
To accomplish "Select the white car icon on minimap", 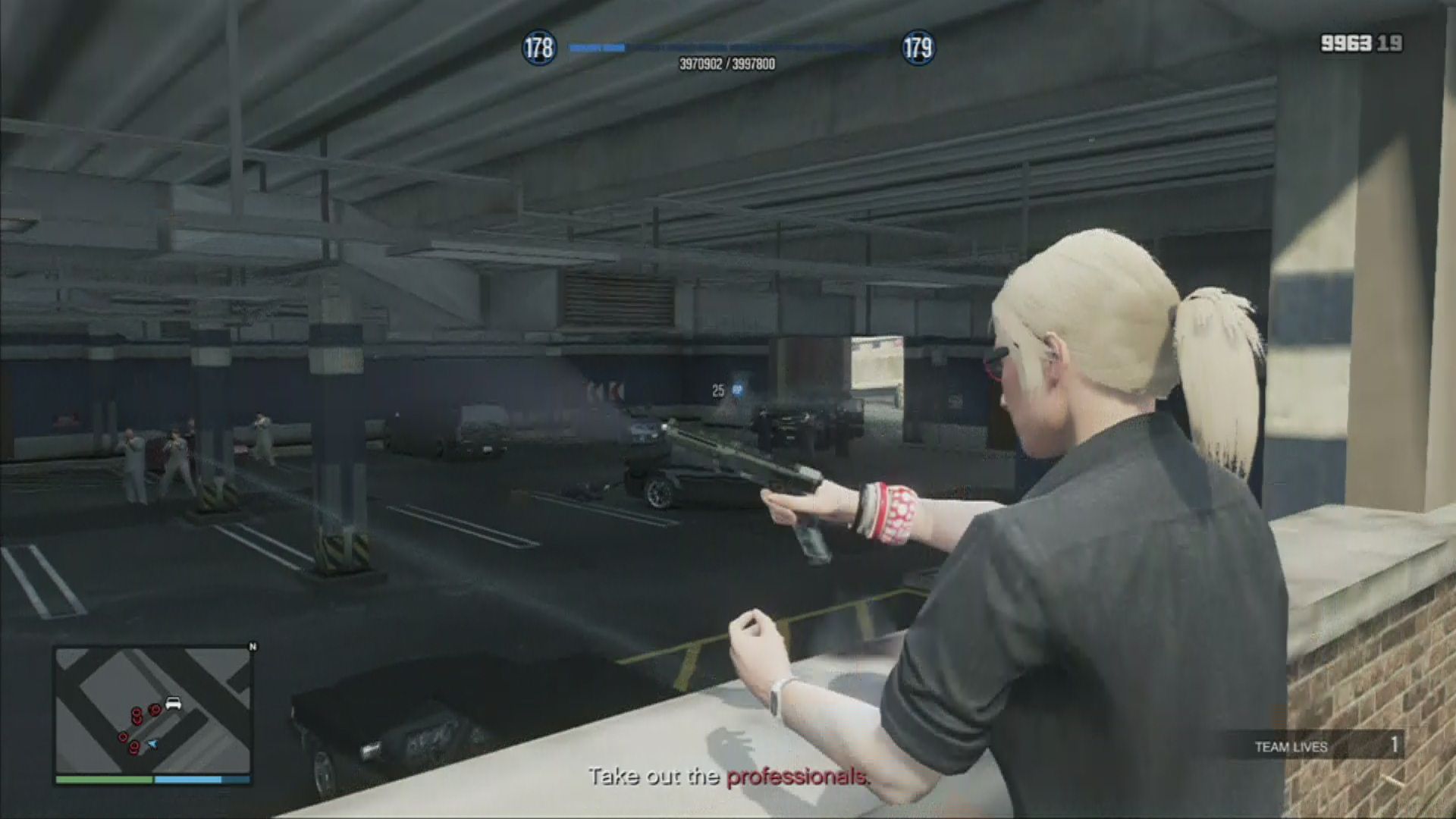I will (x=173, y=703).
